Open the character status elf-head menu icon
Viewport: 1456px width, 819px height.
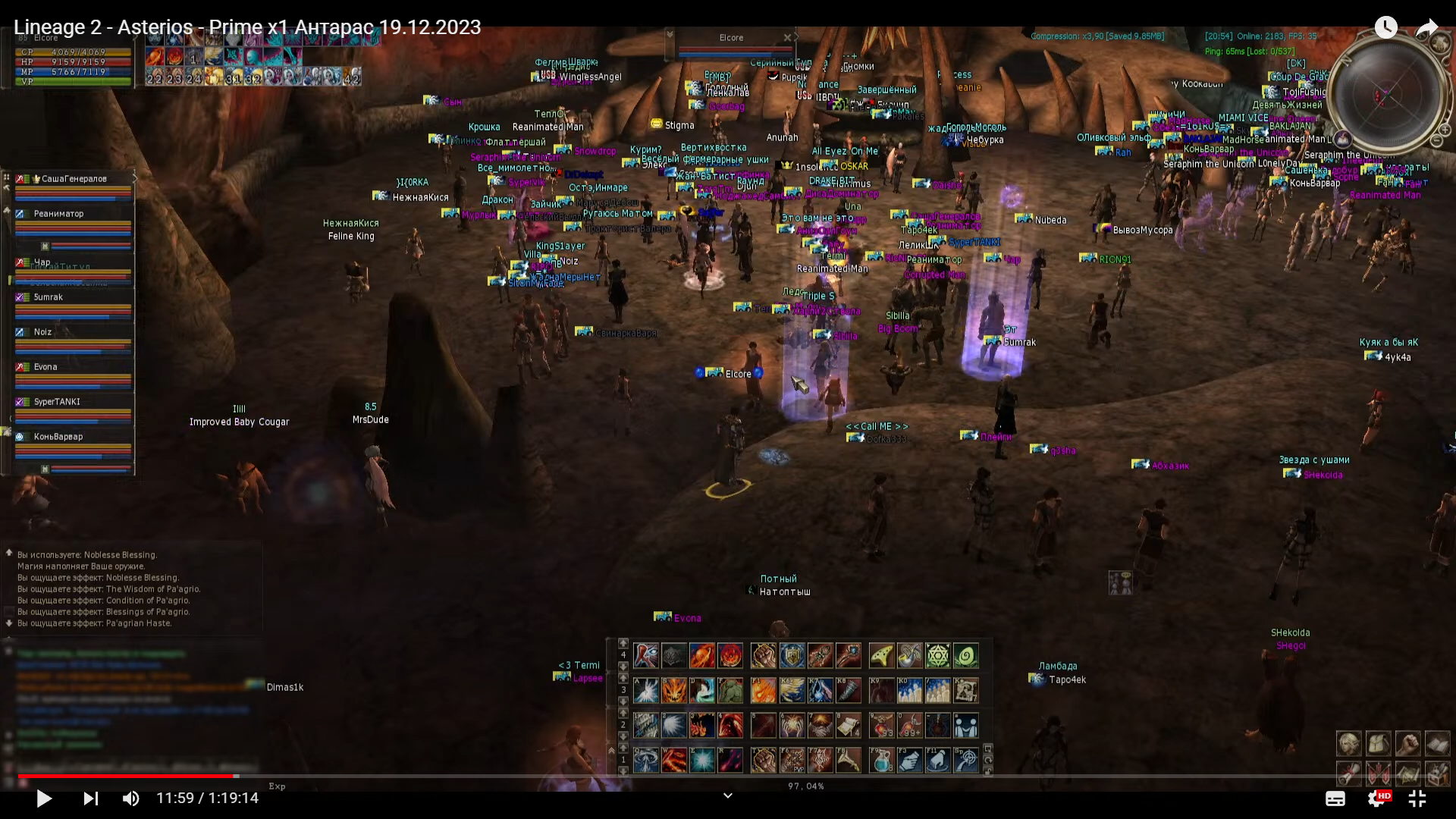click(x=1348, y=744)
